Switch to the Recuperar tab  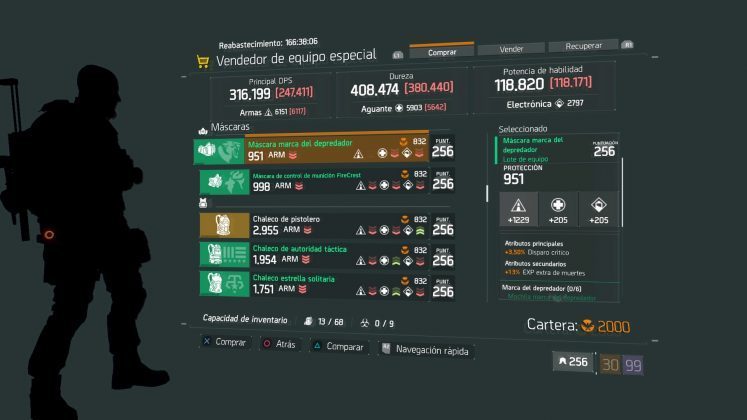pyautogui.click(x=583, y=46)
